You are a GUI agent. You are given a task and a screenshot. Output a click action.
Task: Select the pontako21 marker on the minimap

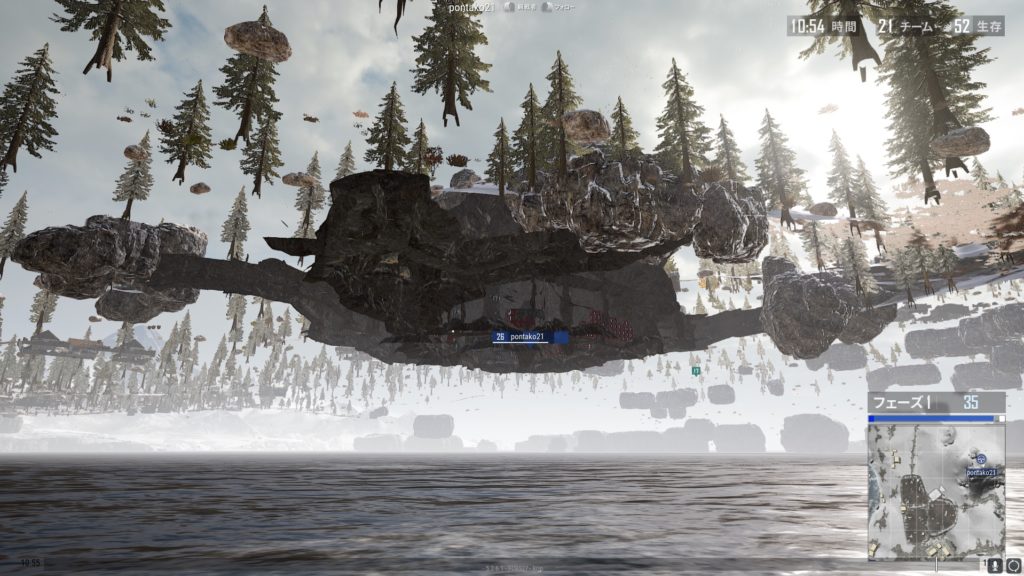pos(981,462)
